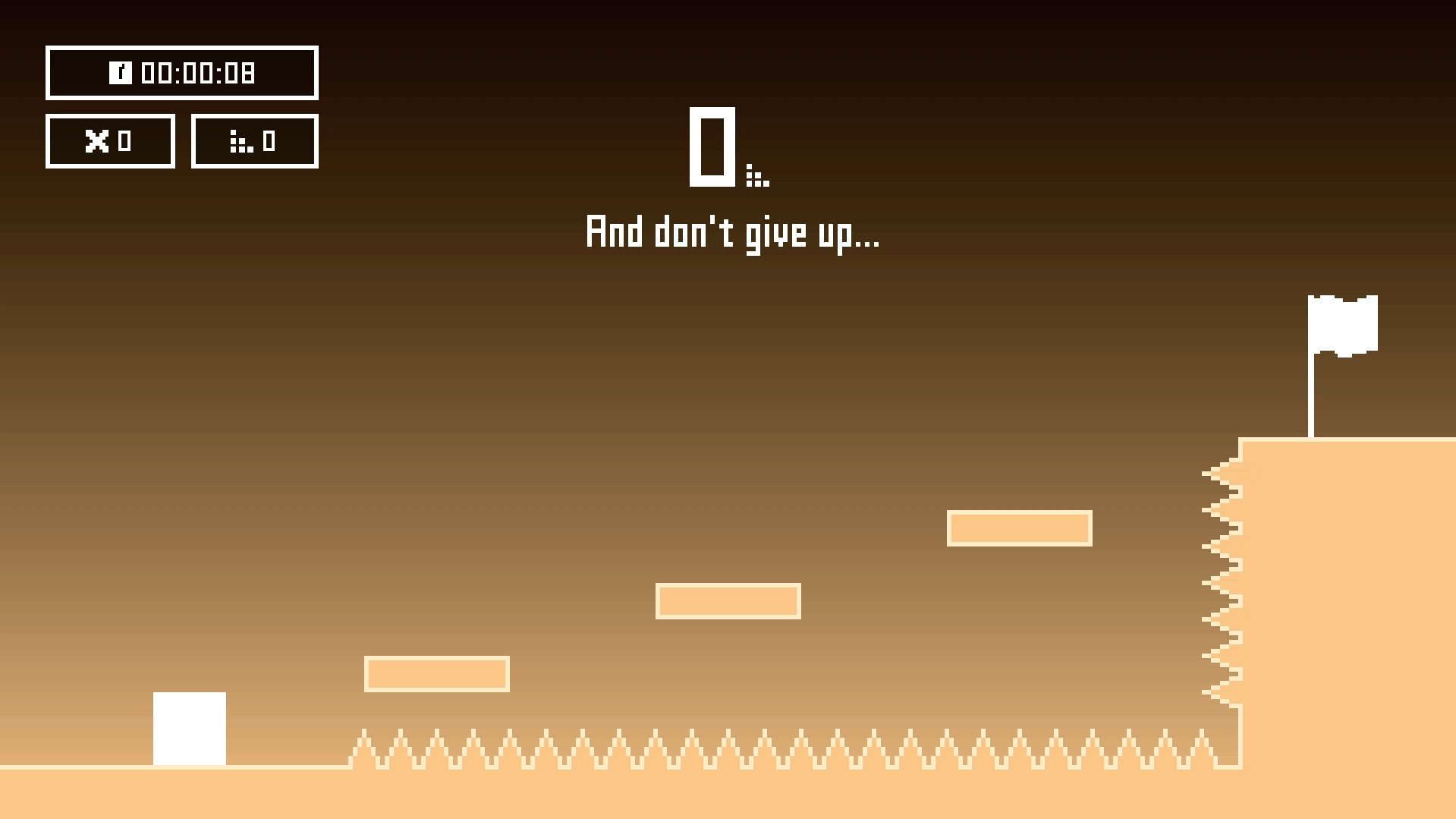Screen dimensions: 1456x819
Task: Click the white flag atop the right platform
Action: pos(1343,325)
